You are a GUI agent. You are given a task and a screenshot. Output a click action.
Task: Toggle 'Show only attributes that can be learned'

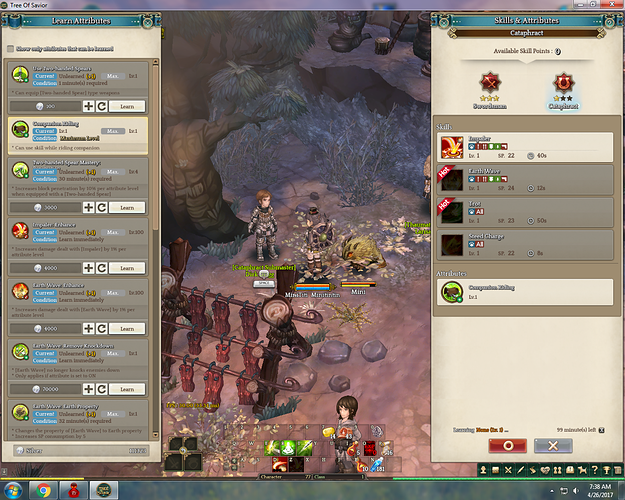[11, 48]
